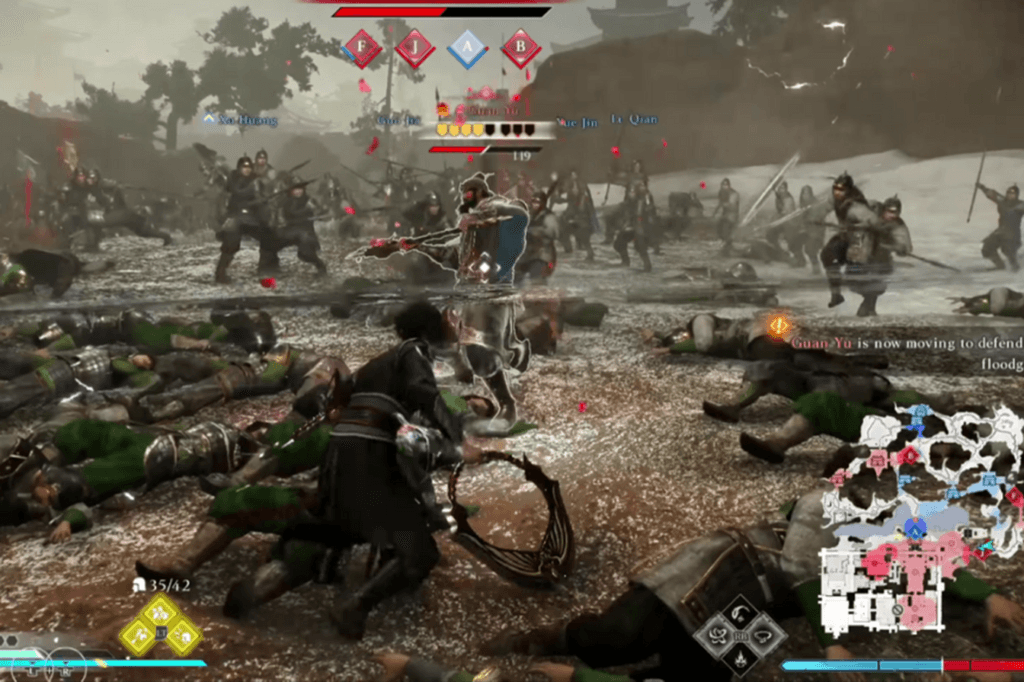
Task: Choose the blue A base marker
Action: click(x=467, y=48)
